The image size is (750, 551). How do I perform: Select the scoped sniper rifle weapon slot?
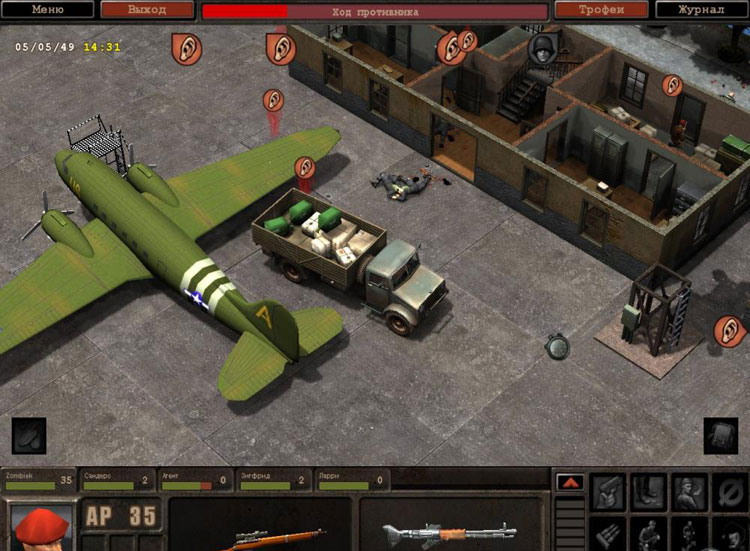pyautogui.click(x=260, y=530)
